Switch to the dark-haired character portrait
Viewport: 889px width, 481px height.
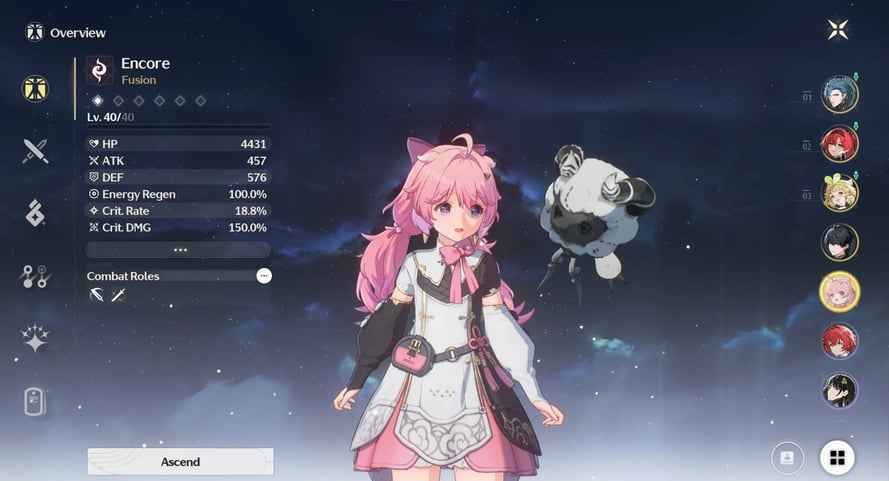click(x=839, y=242)
